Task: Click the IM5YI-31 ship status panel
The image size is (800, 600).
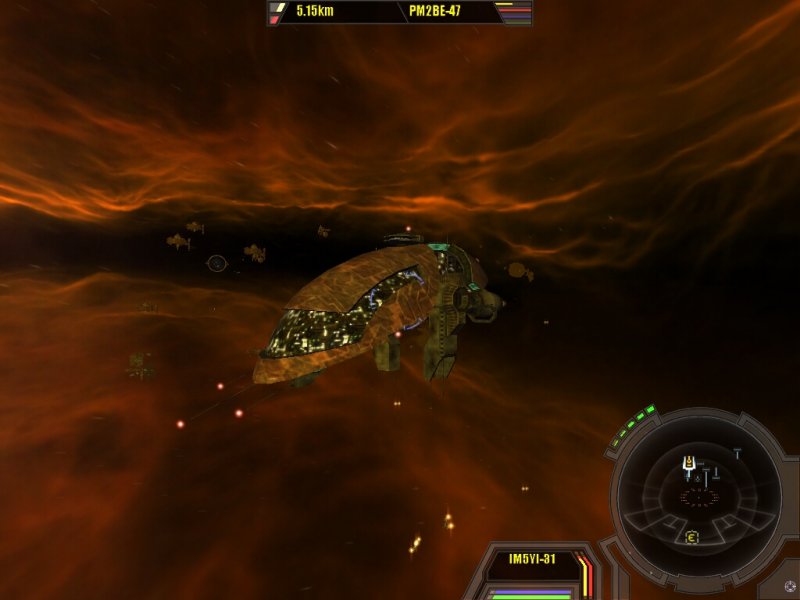Action: (x=532, y=559)
